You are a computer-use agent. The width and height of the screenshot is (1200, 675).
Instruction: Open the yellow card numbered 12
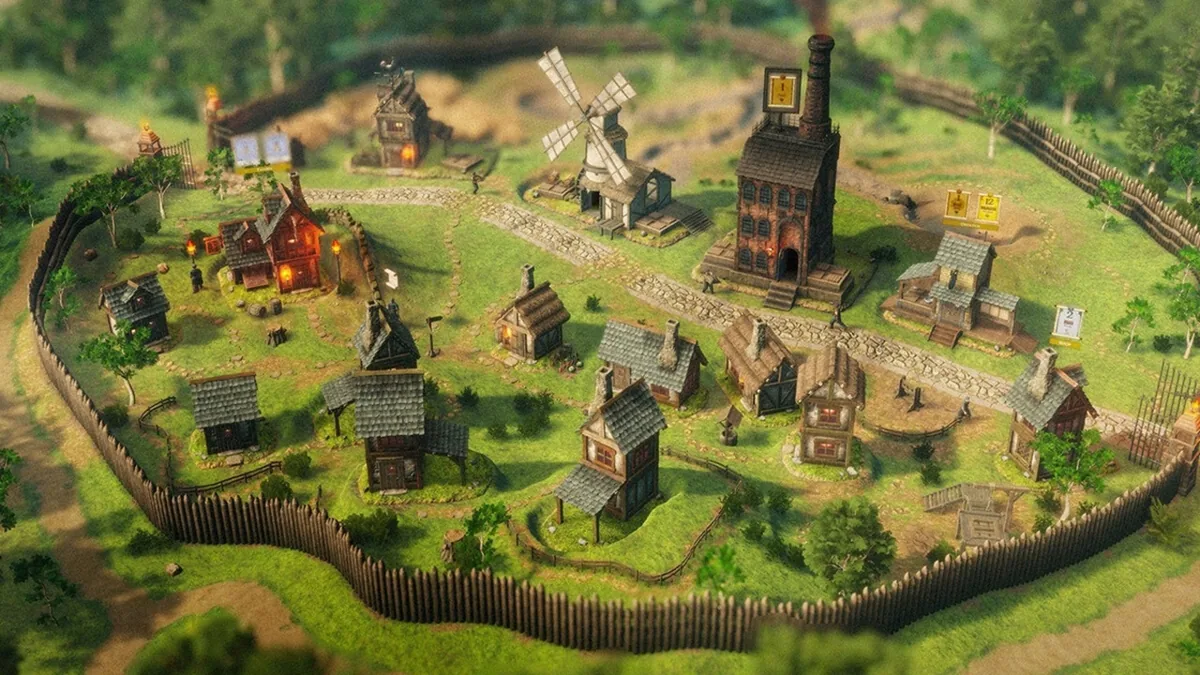click(988, 209)
